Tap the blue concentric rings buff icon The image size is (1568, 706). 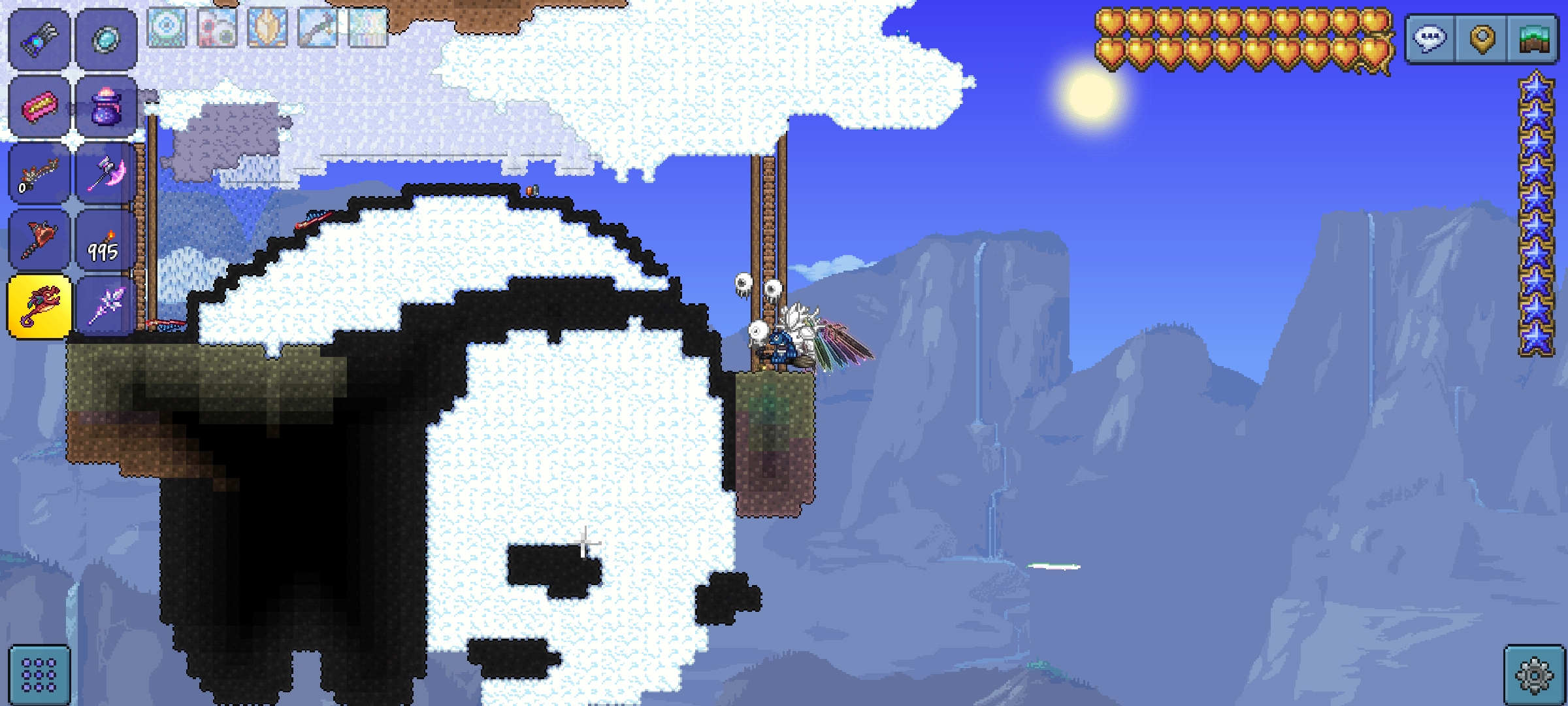pyautogui.click(x=167, y=27)
